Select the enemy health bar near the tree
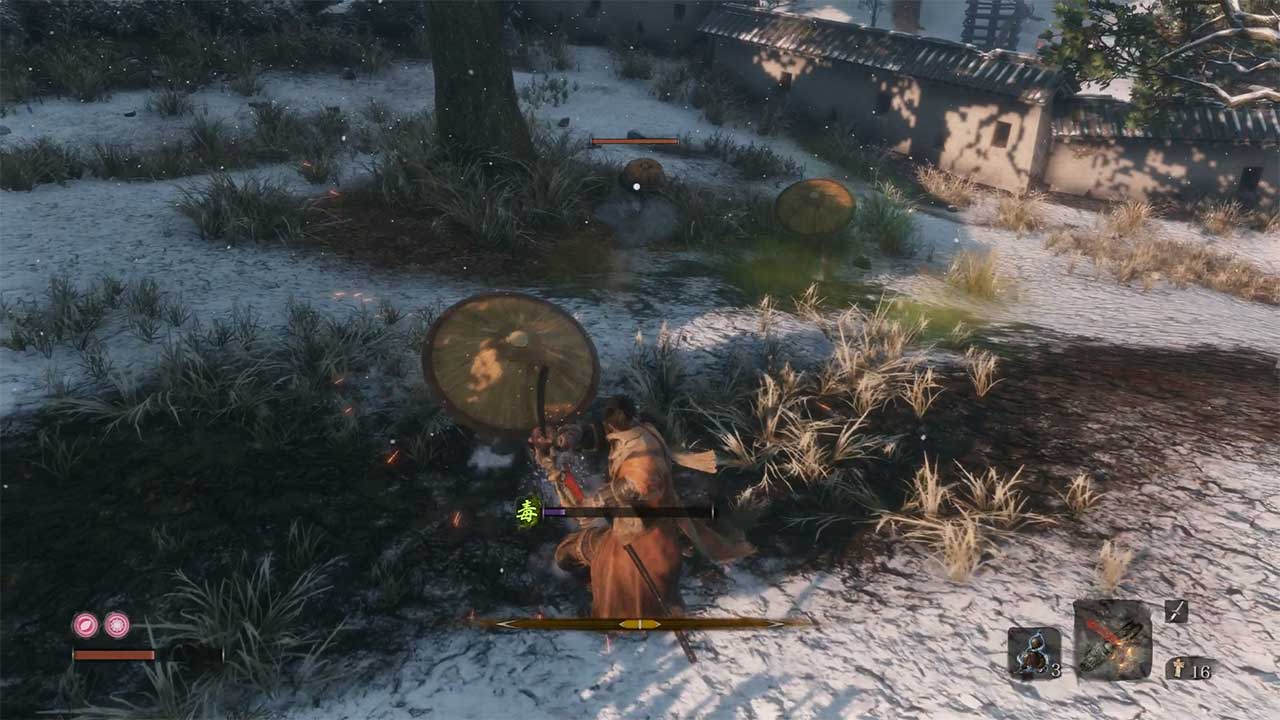 click(x=637, y=142)
